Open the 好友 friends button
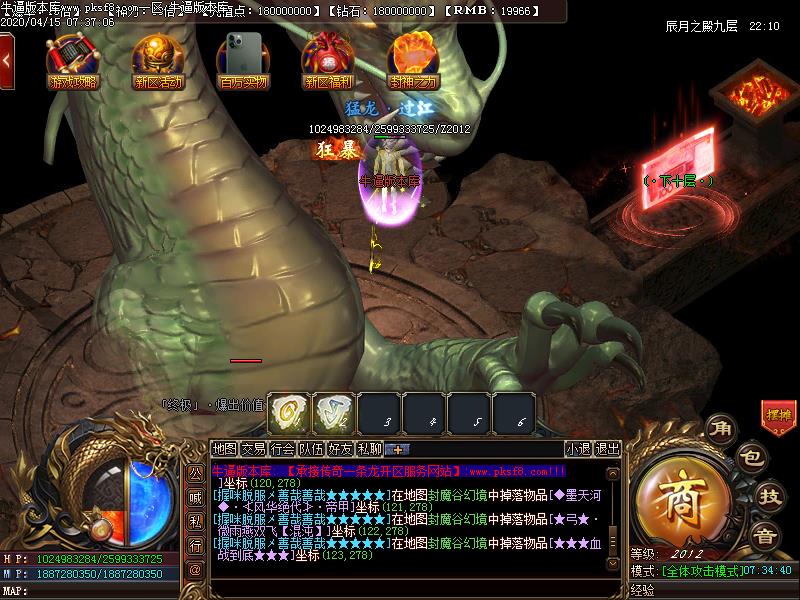This screenshot has height=600, width=800. point(341,449)
